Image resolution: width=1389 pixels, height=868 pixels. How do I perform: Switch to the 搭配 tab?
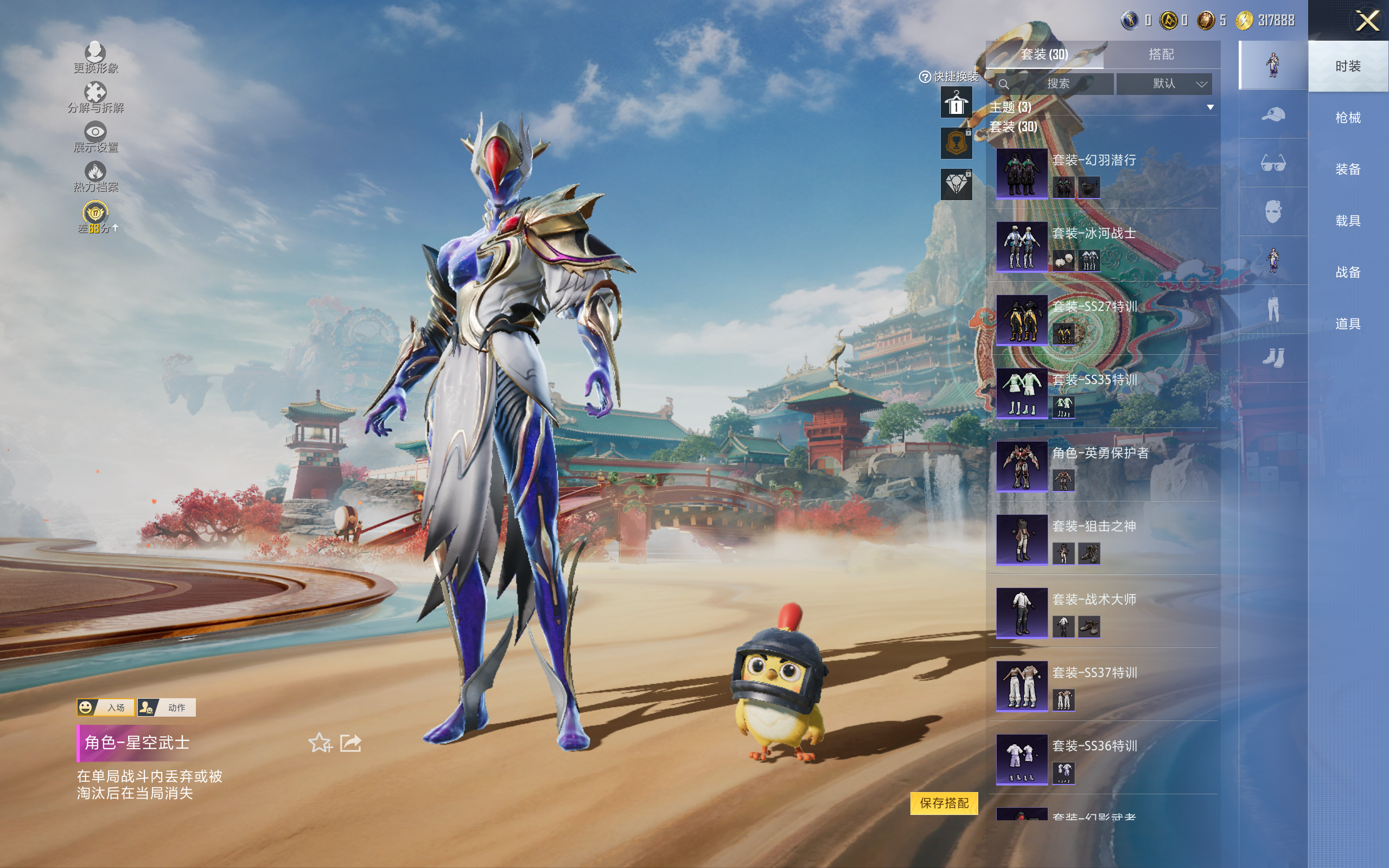1161,55
